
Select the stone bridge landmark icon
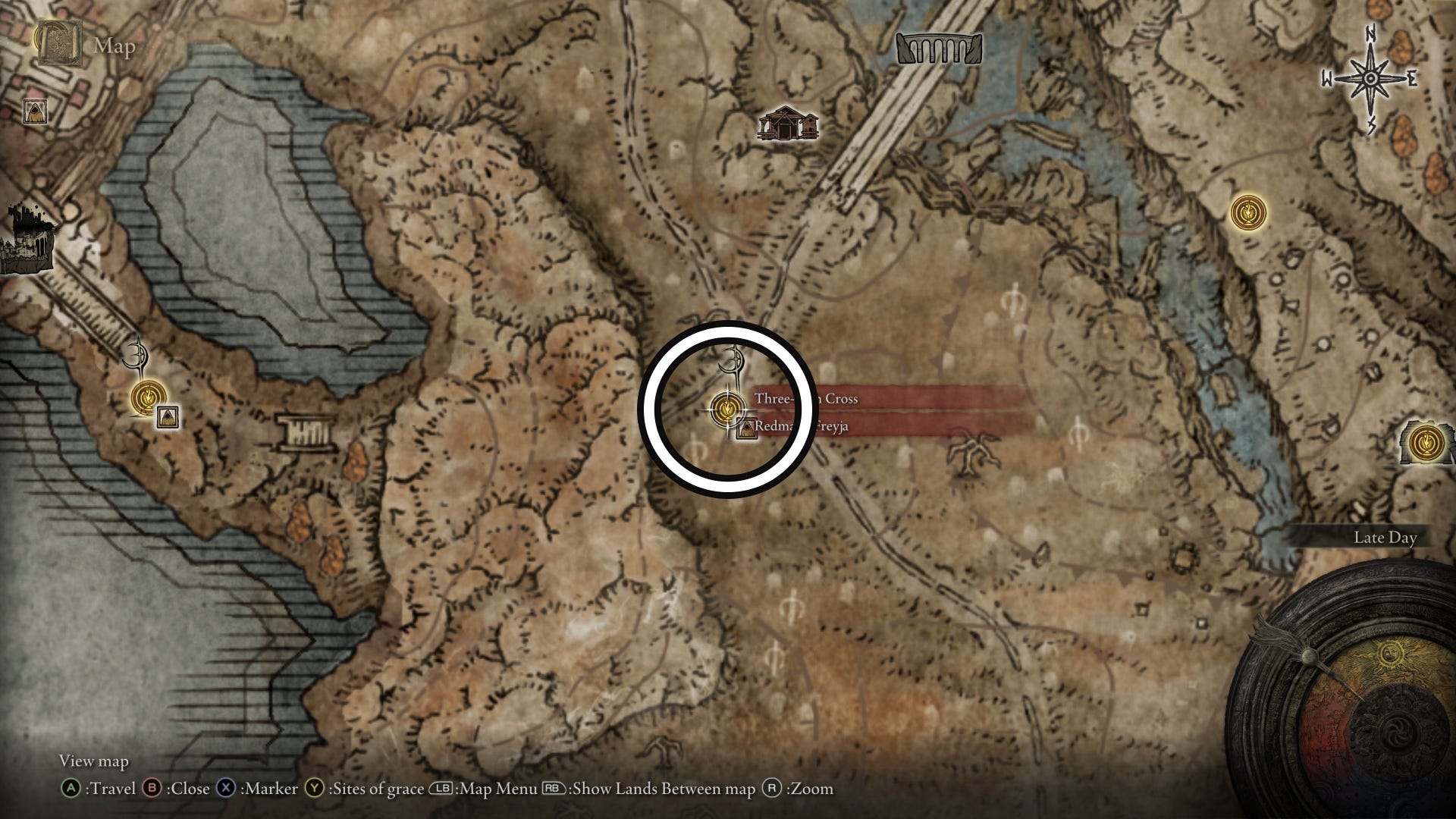[x=939, y=48]
